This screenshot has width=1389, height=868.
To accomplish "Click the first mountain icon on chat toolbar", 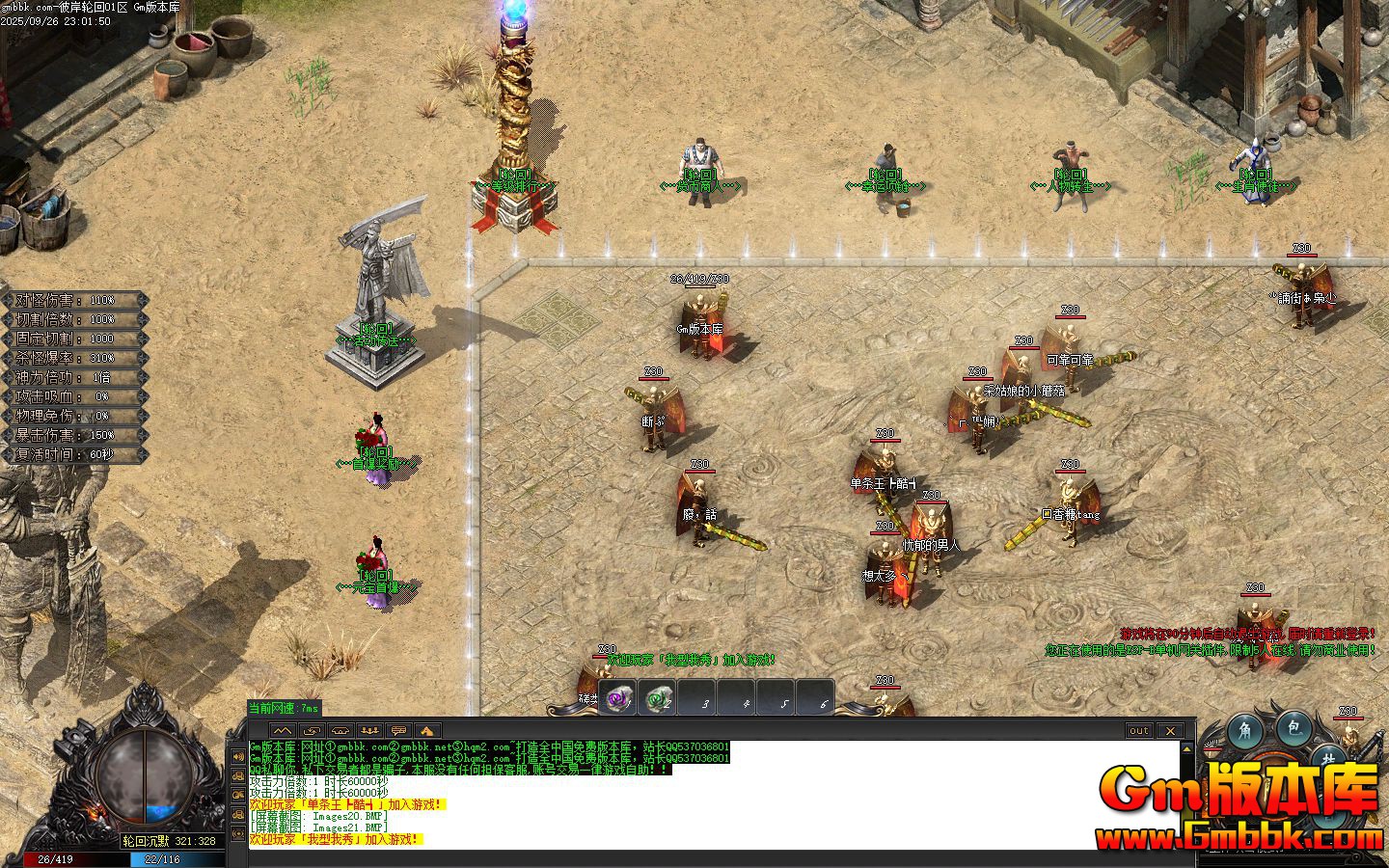I will (x=283, y=731).
